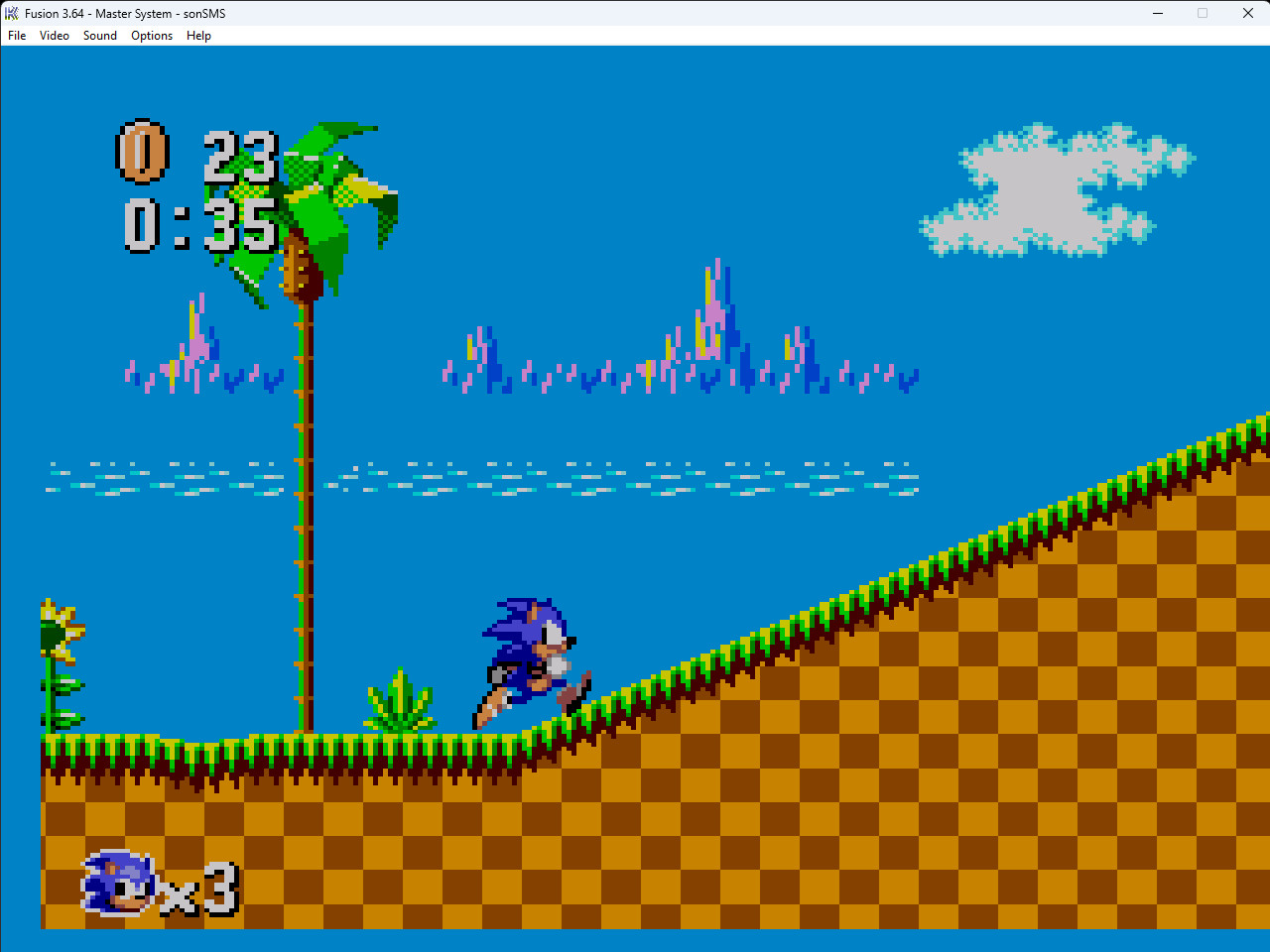Click the Fusion app icon in the title bar

pyautogui.click(x=12, y=13)
